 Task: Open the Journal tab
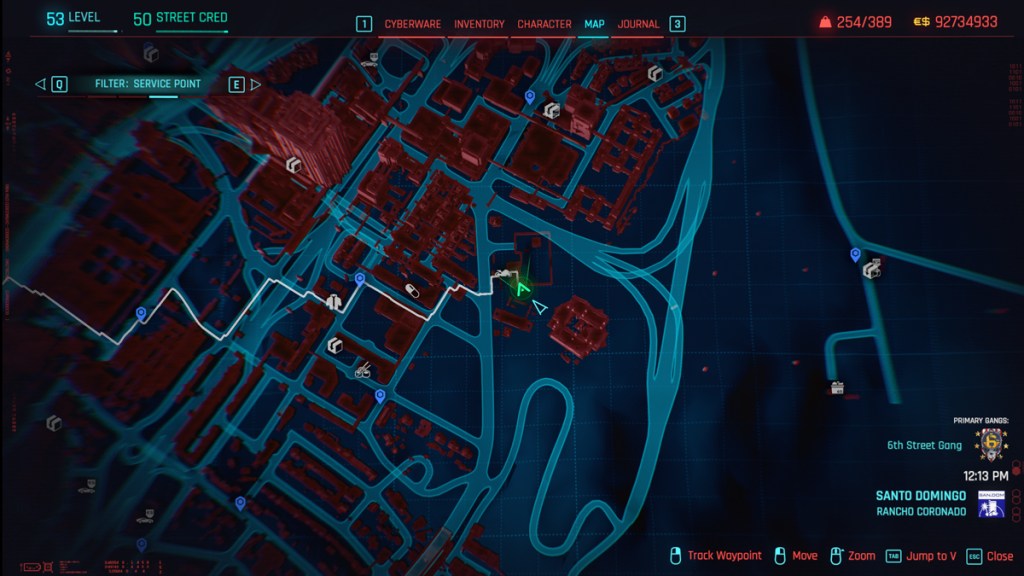click(x=638, y=24)
